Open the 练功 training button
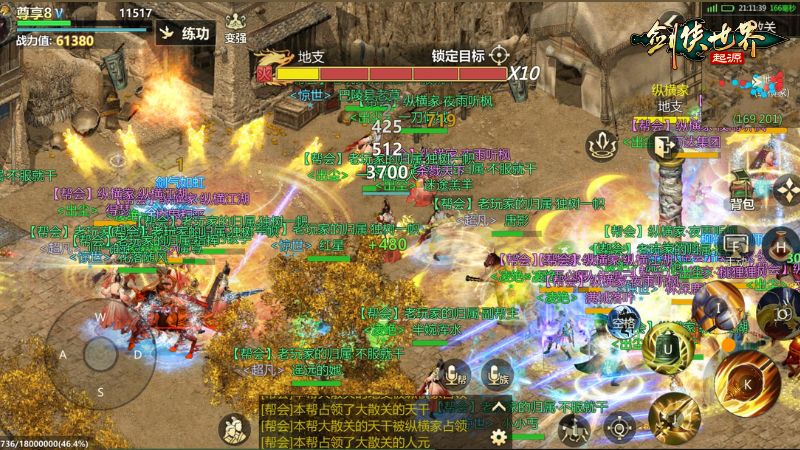 tap(185, 33)
